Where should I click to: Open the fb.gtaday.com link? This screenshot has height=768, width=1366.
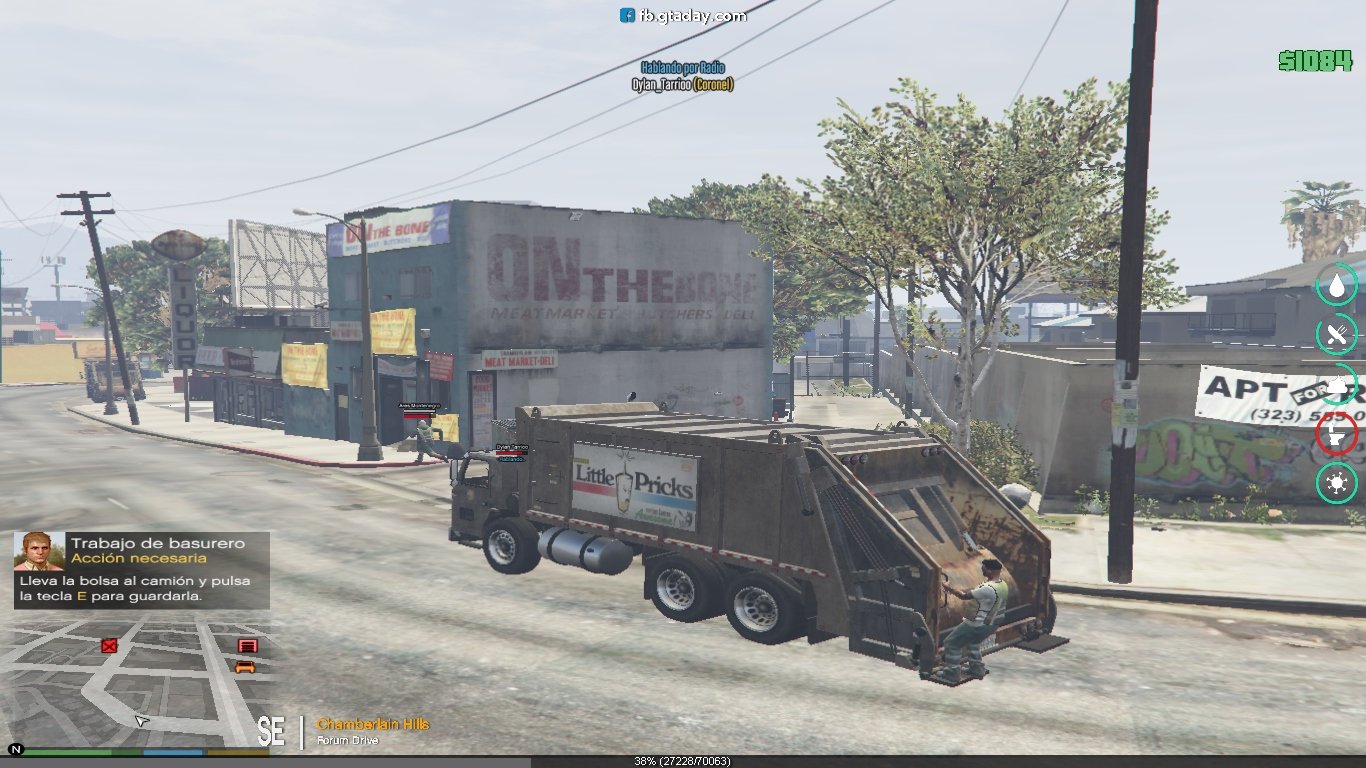coord(683,15)
